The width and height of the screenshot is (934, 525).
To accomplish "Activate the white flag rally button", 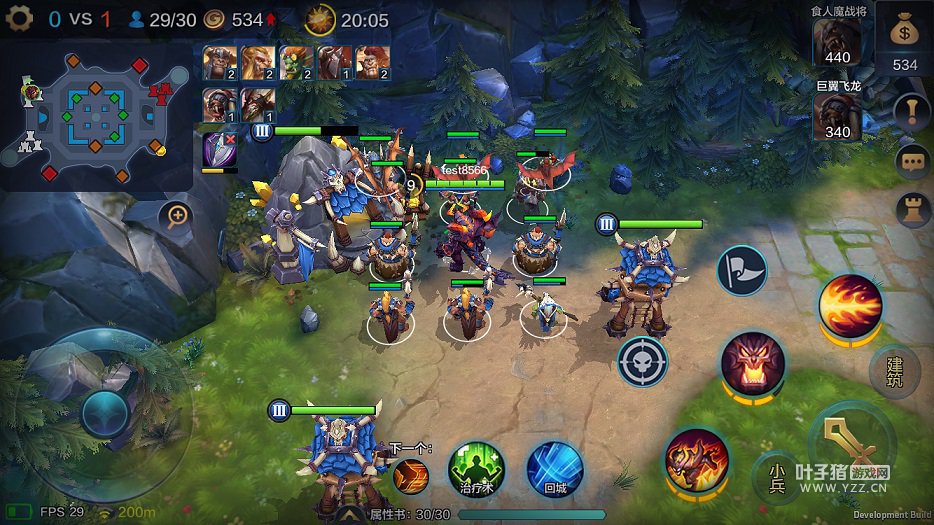I will point(741,271).
